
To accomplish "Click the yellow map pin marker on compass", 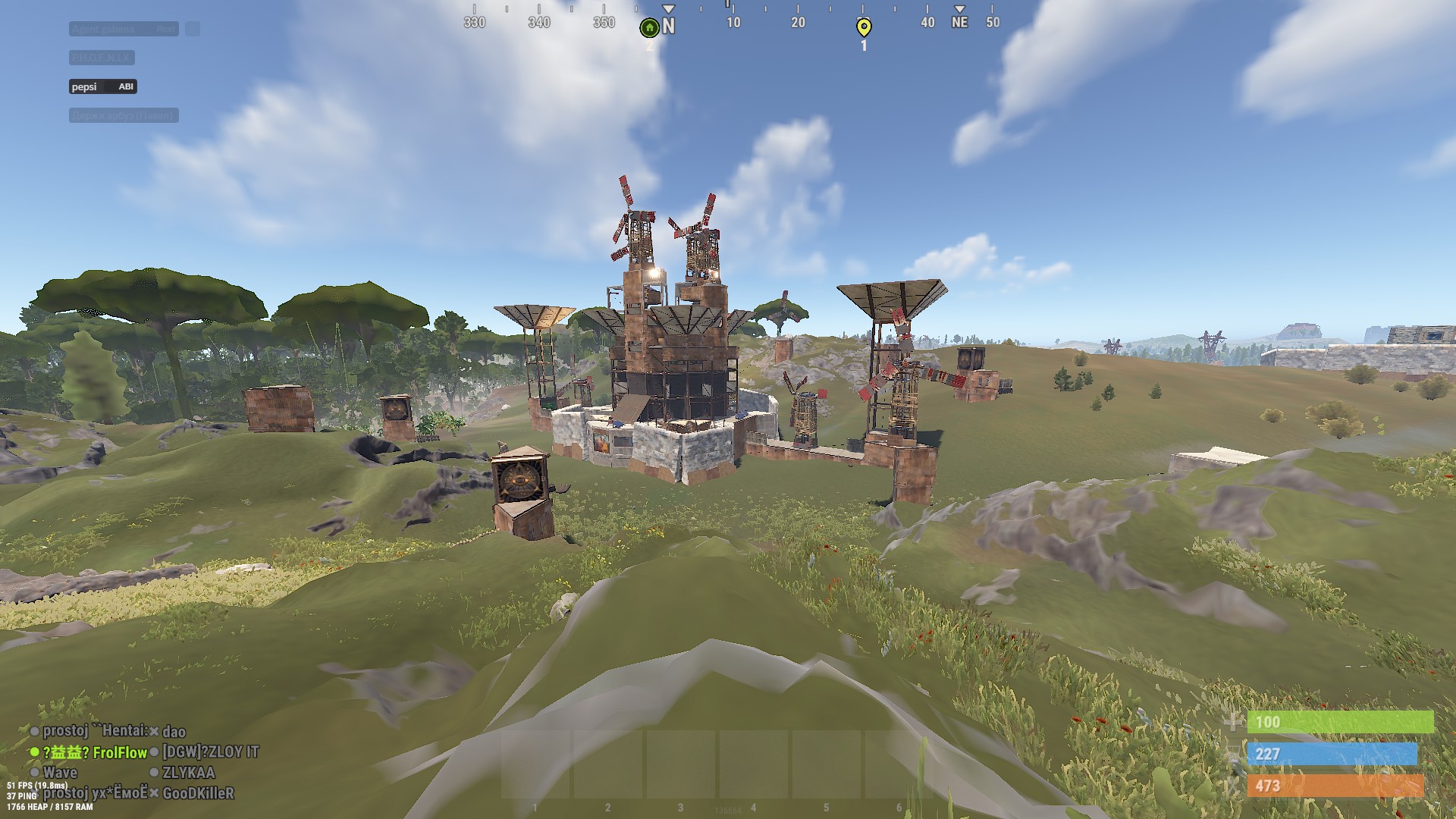I will (863, 28).
